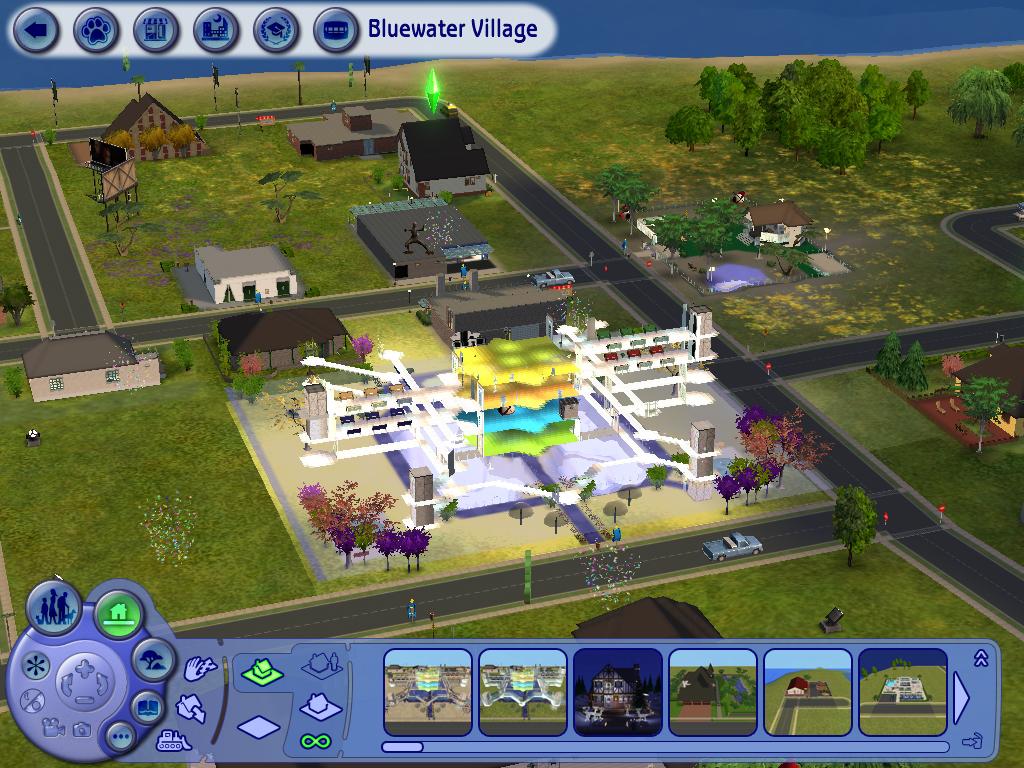Open the neighborhood story book
Screen dimensions: 1024x768
click(148, 707)
